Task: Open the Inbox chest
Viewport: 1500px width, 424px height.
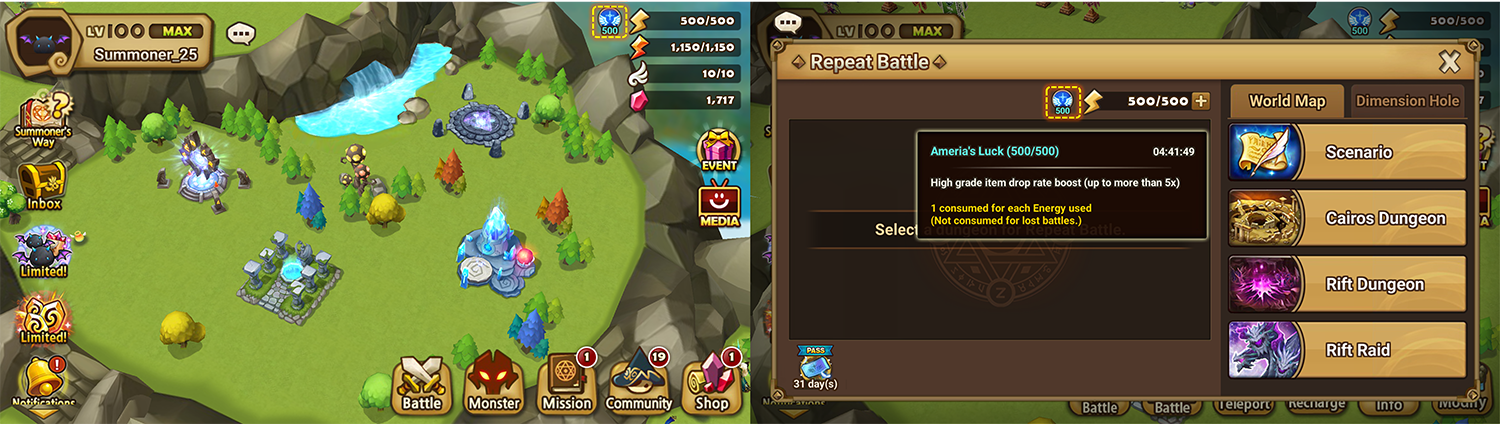Action: point(43,185)
